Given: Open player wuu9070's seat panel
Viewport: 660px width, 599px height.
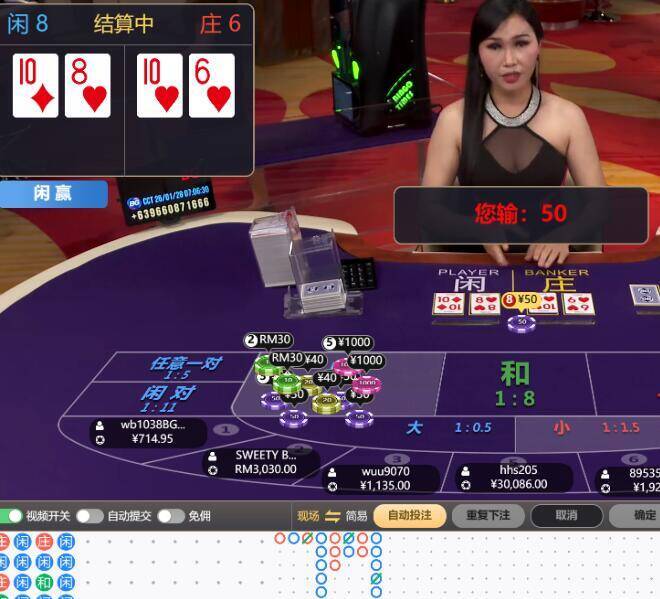Looking at the screenshot, I should (x=385, y=478).
